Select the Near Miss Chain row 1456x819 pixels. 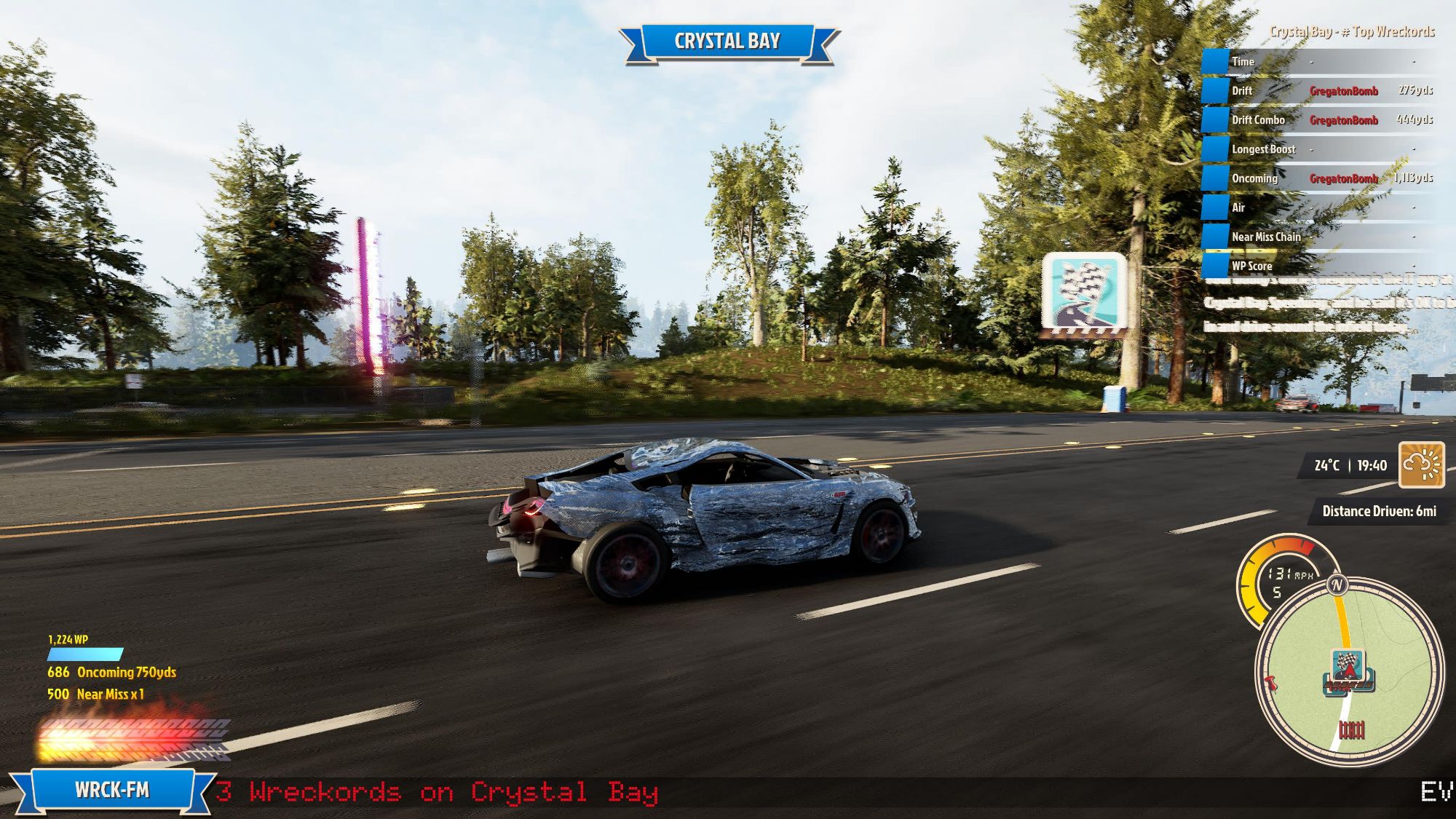[x=1319, y=237]
